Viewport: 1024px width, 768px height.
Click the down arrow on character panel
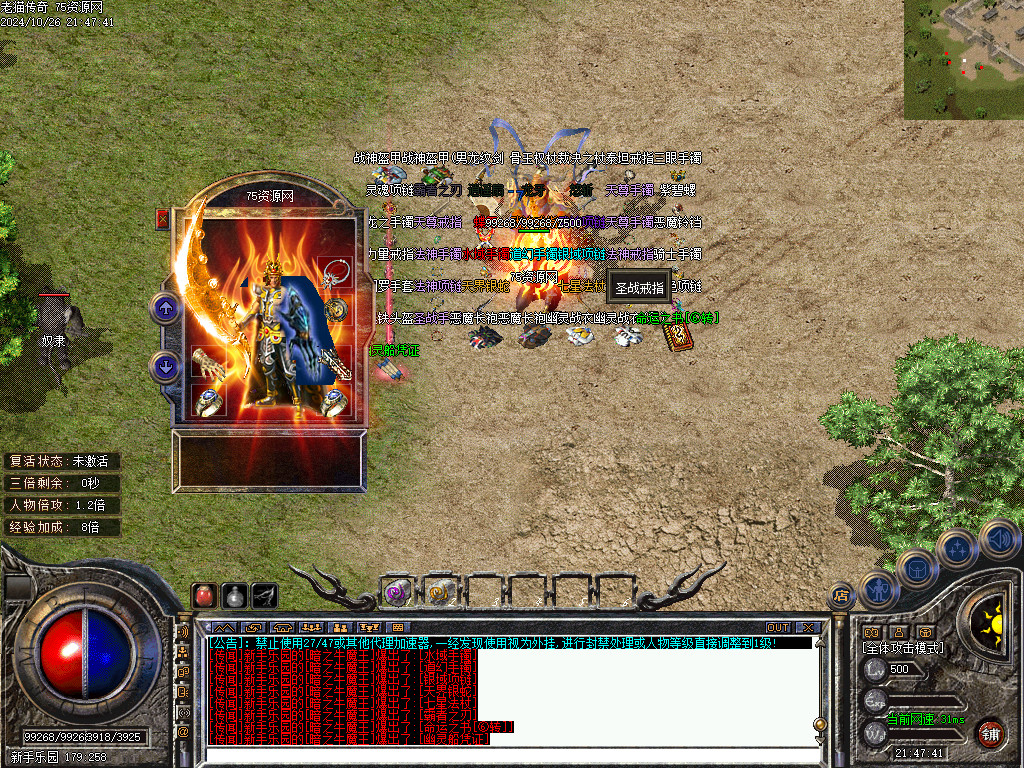pos(166,366)
